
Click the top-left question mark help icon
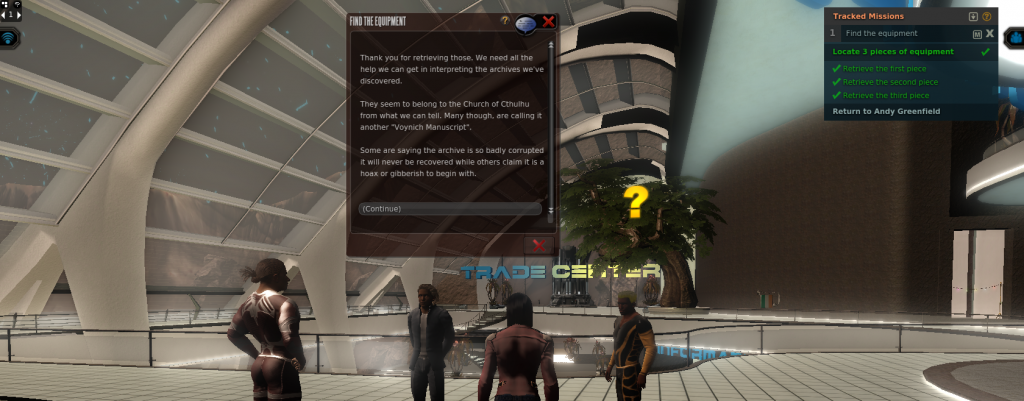click(x=17, y=4)
